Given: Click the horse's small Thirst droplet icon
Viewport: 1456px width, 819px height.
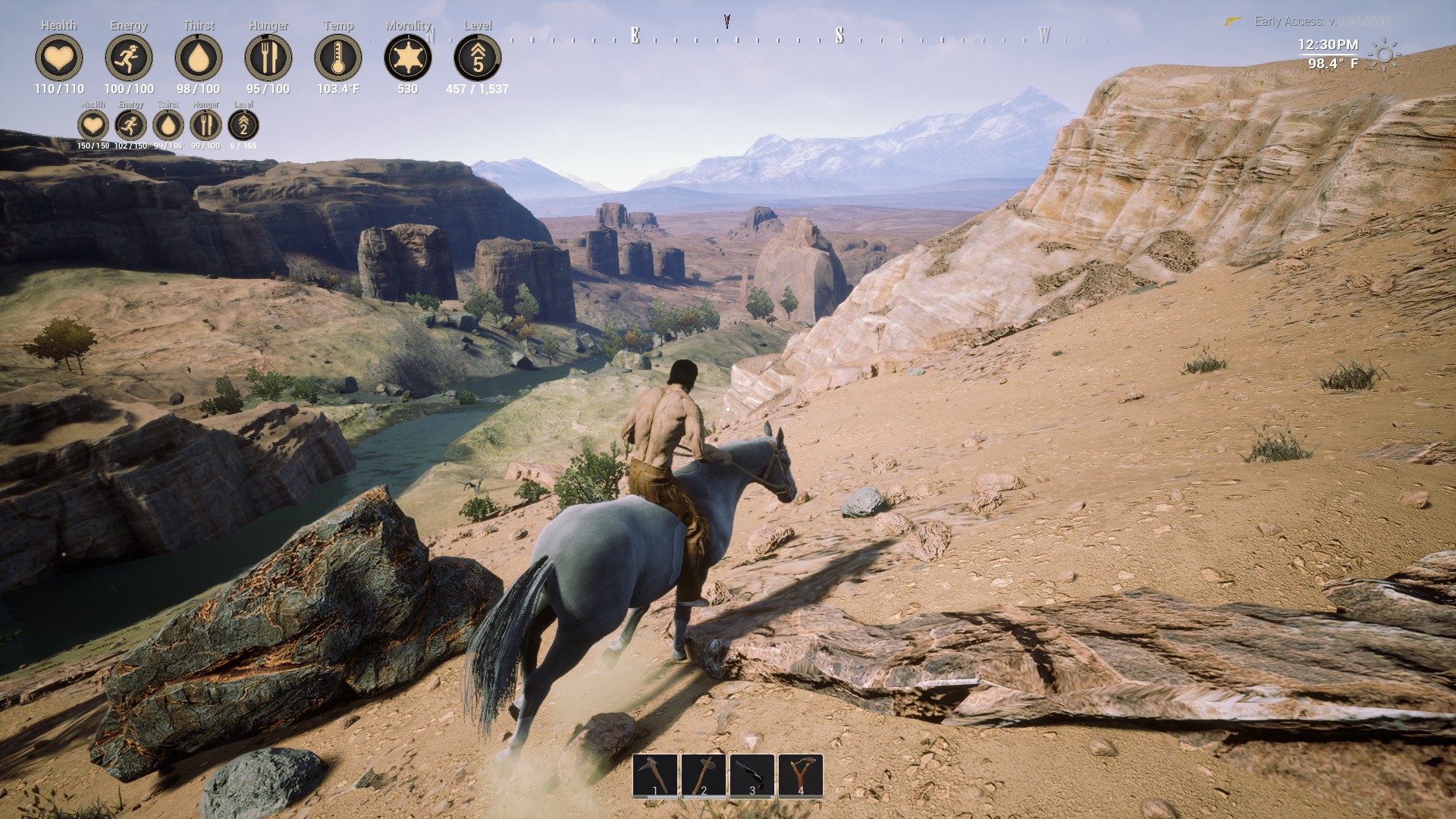Looking at the screenshot, I should tap(167, 126).
